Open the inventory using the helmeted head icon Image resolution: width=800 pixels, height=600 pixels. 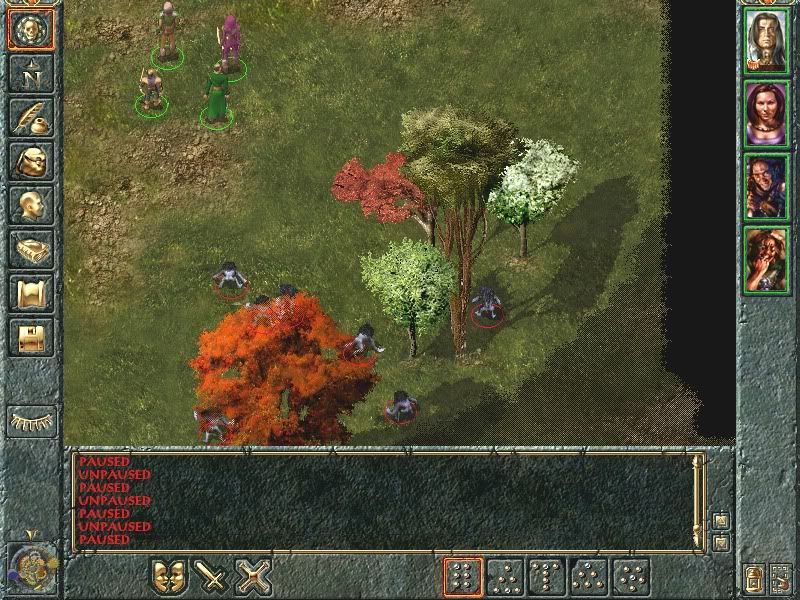click(x=30, y=160)
